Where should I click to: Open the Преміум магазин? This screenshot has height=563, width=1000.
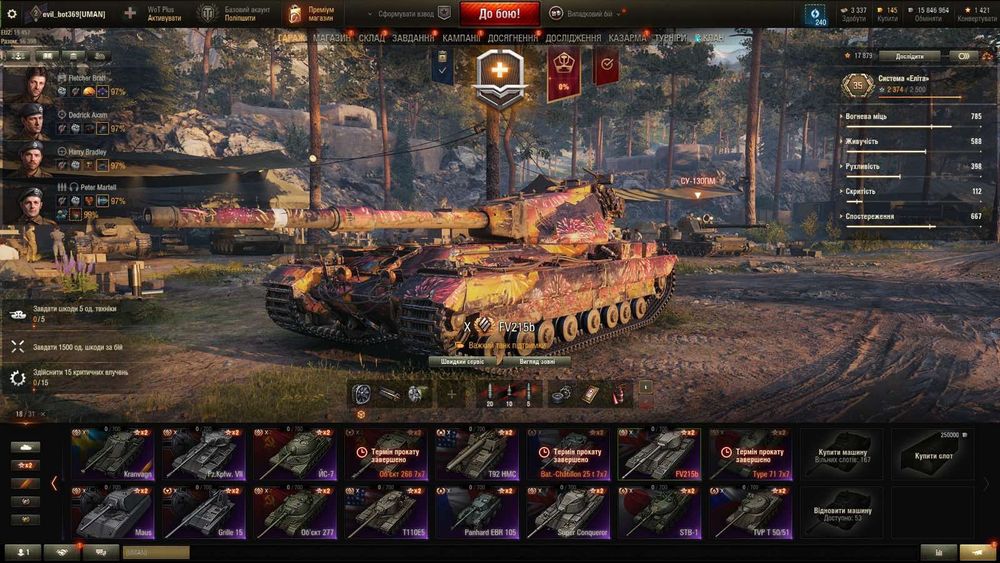311,14
